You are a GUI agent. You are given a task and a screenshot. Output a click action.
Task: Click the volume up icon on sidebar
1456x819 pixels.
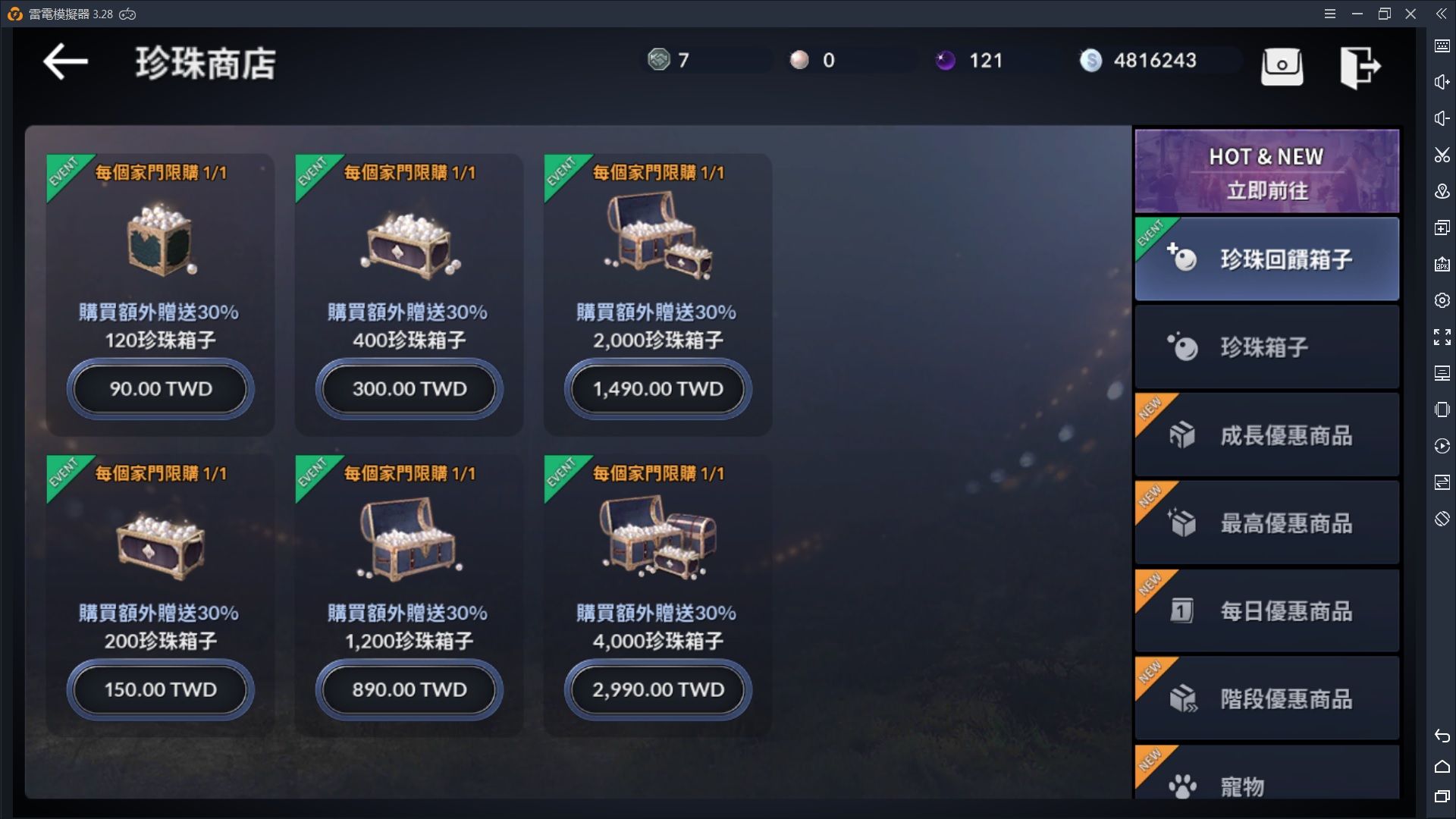[x=1442, y=81]
